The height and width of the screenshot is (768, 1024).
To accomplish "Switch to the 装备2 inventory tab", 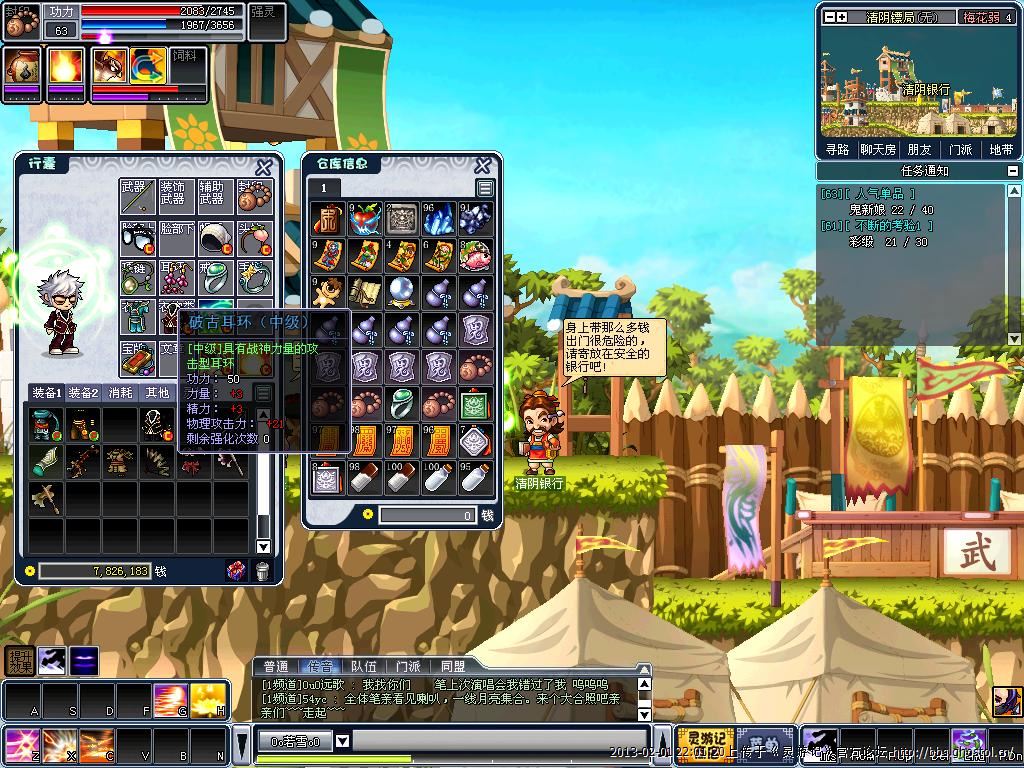I will tap(83, 393).
